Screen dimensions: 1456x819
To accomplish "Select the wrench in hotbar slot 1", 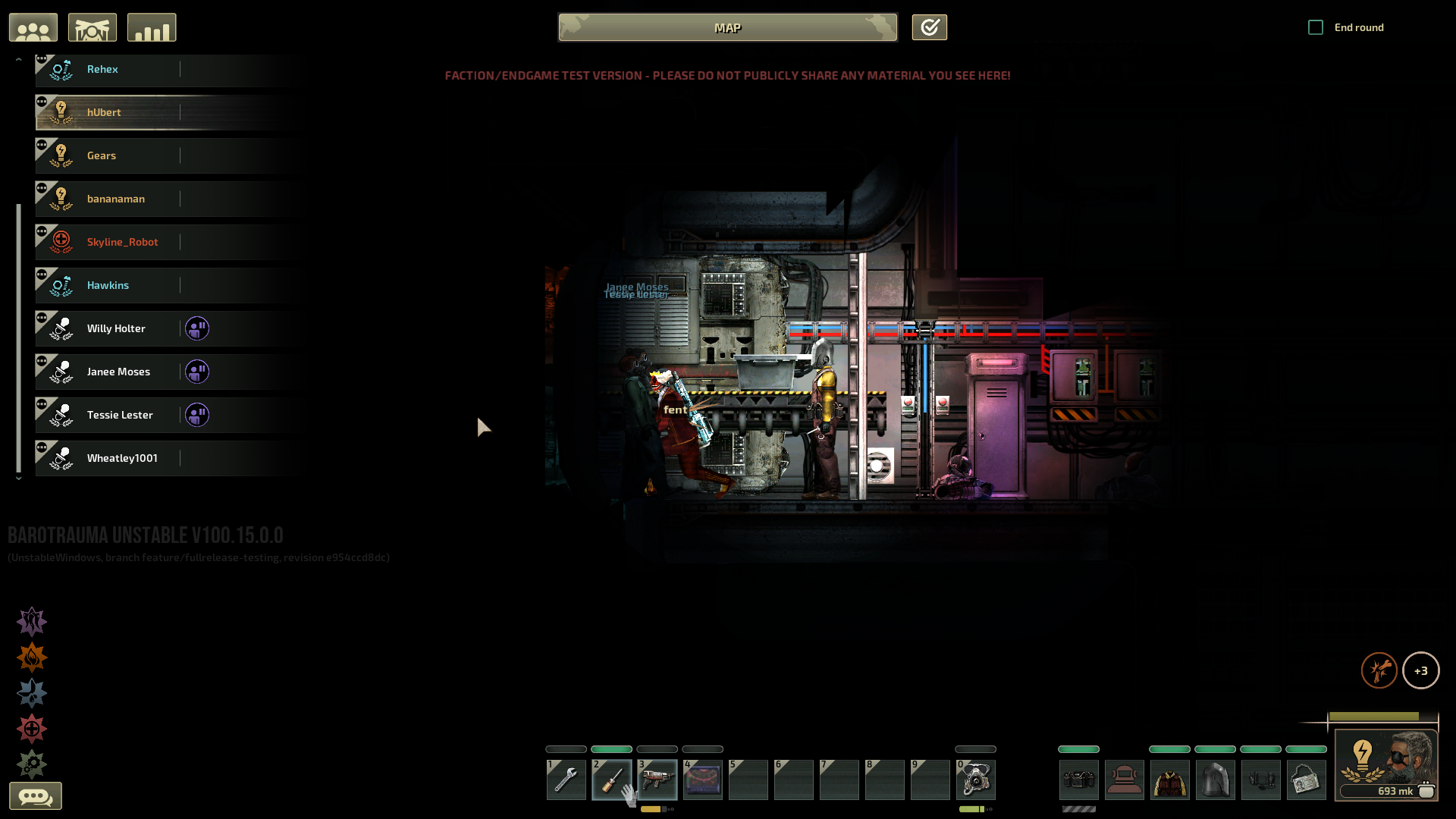I will [566, 780].
